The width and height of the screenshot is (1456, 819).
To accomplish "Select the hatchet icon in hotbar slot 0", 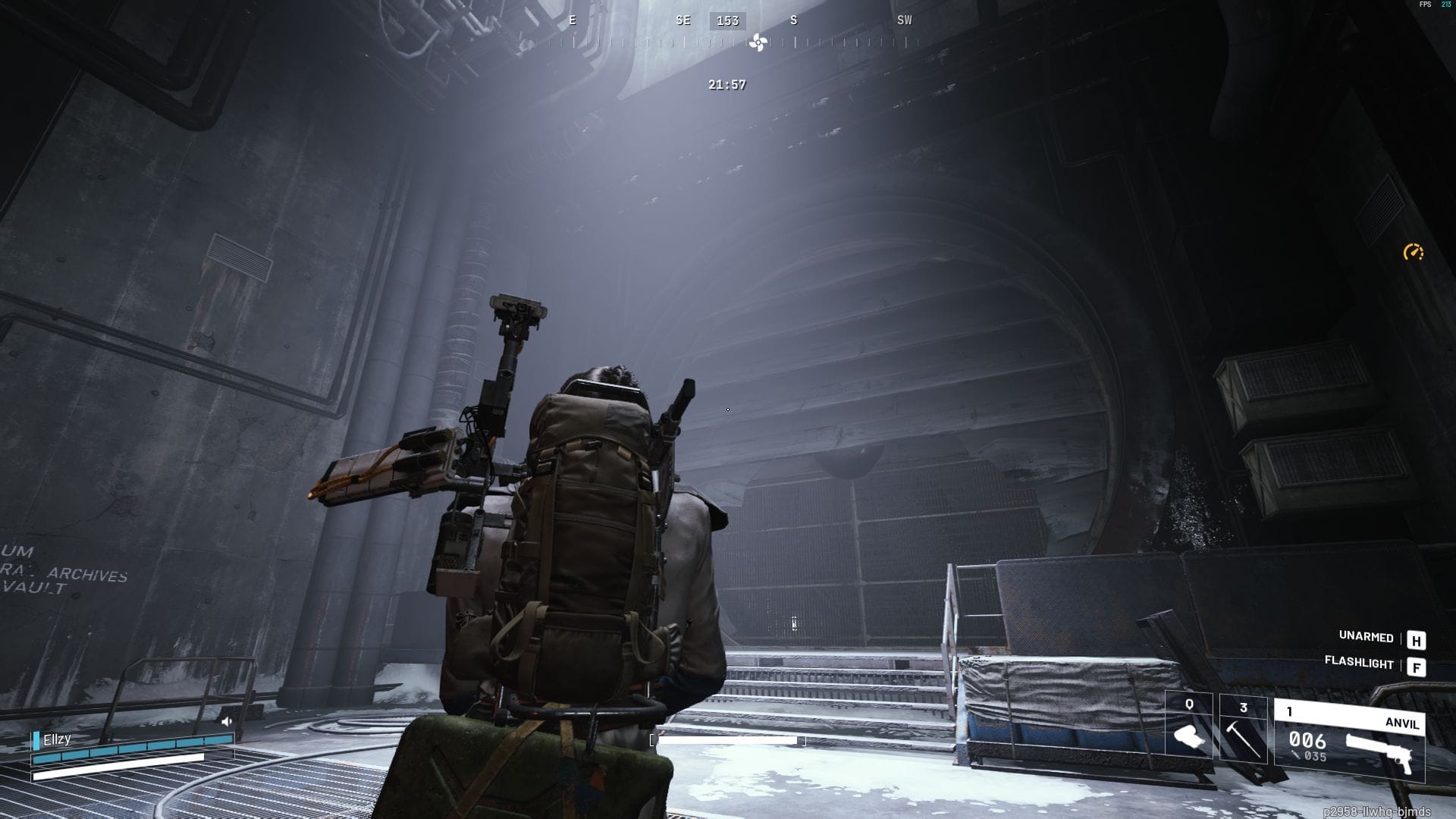I will [1188, 734].
